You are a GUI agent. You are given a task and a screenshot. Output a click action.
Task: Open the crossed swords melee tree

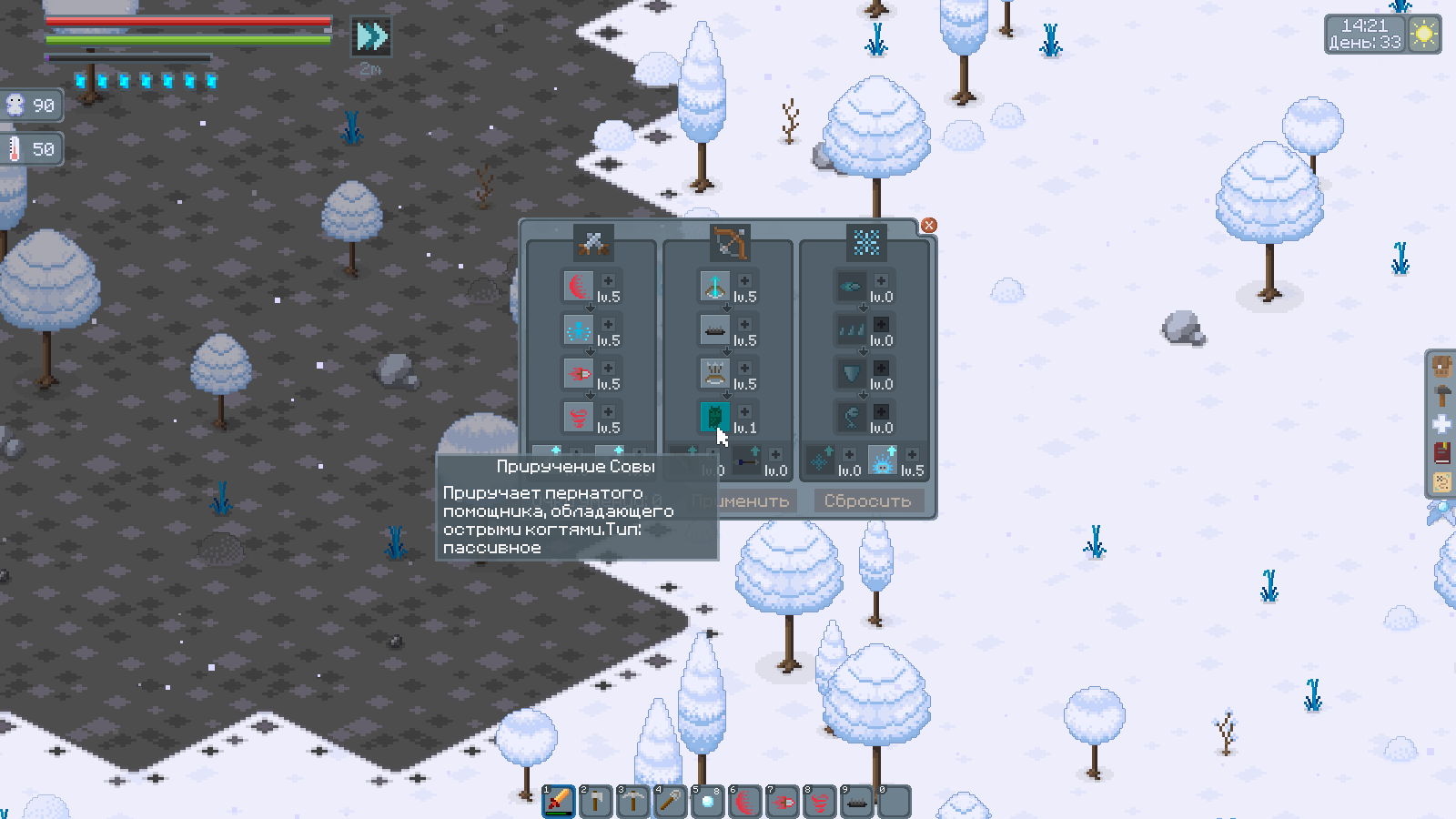tap(593, 242)
